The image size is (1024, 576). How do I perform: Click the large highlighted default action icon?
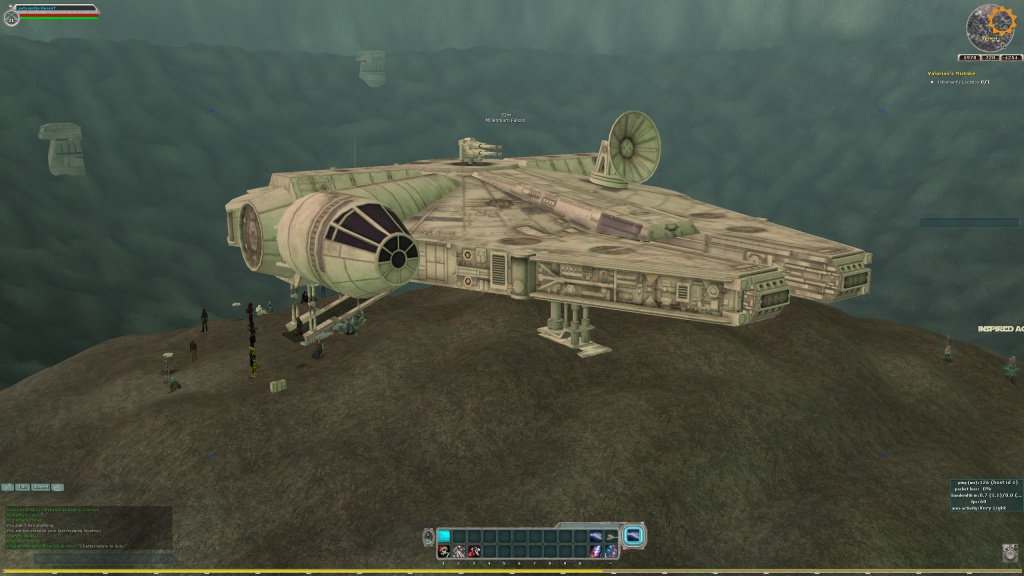click(x=632, y=537)
